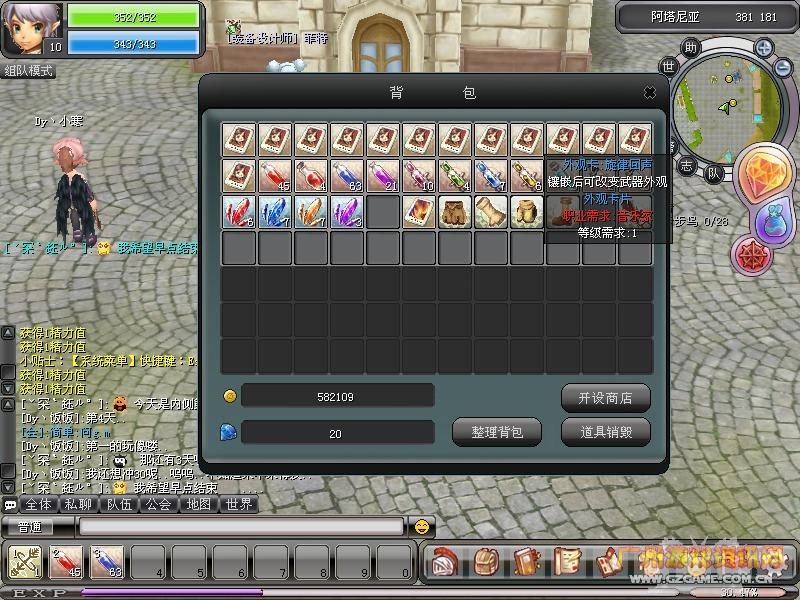
Task: Select the fire card item in backpack
Action: 419,212
